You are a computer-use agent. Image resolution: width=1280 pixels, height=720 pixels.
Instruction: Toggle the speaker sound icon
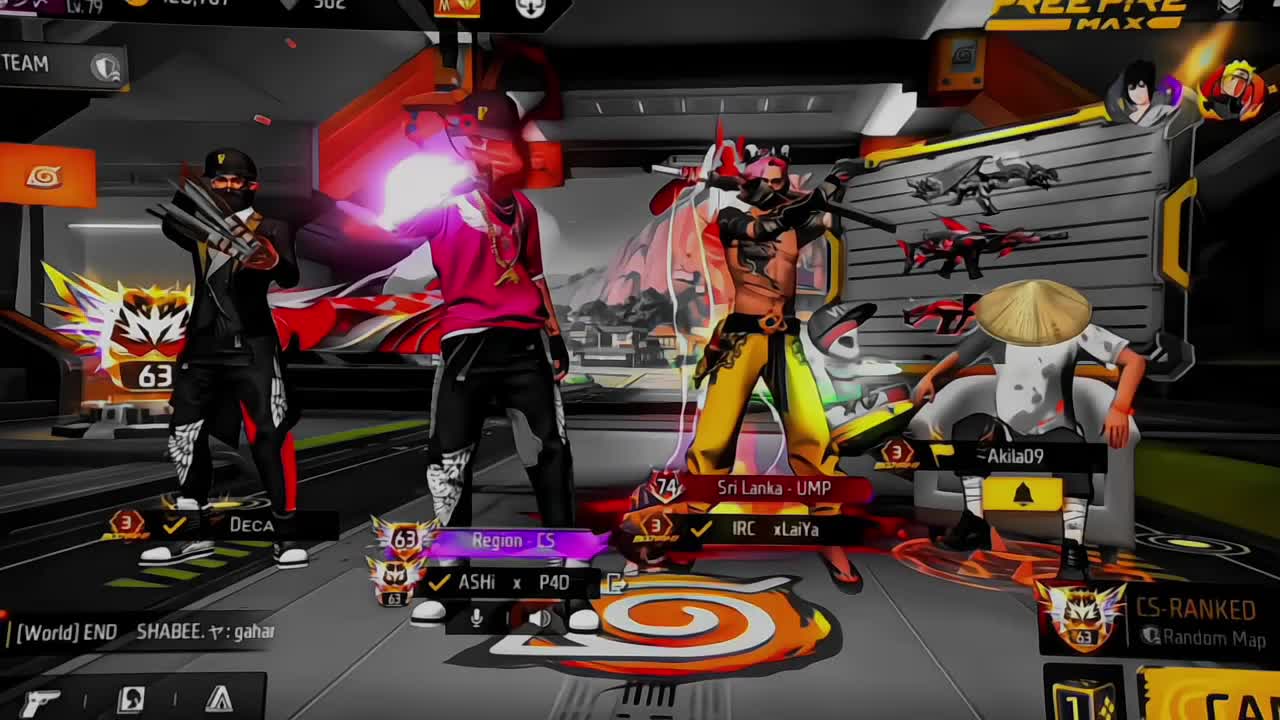[539, 618]
